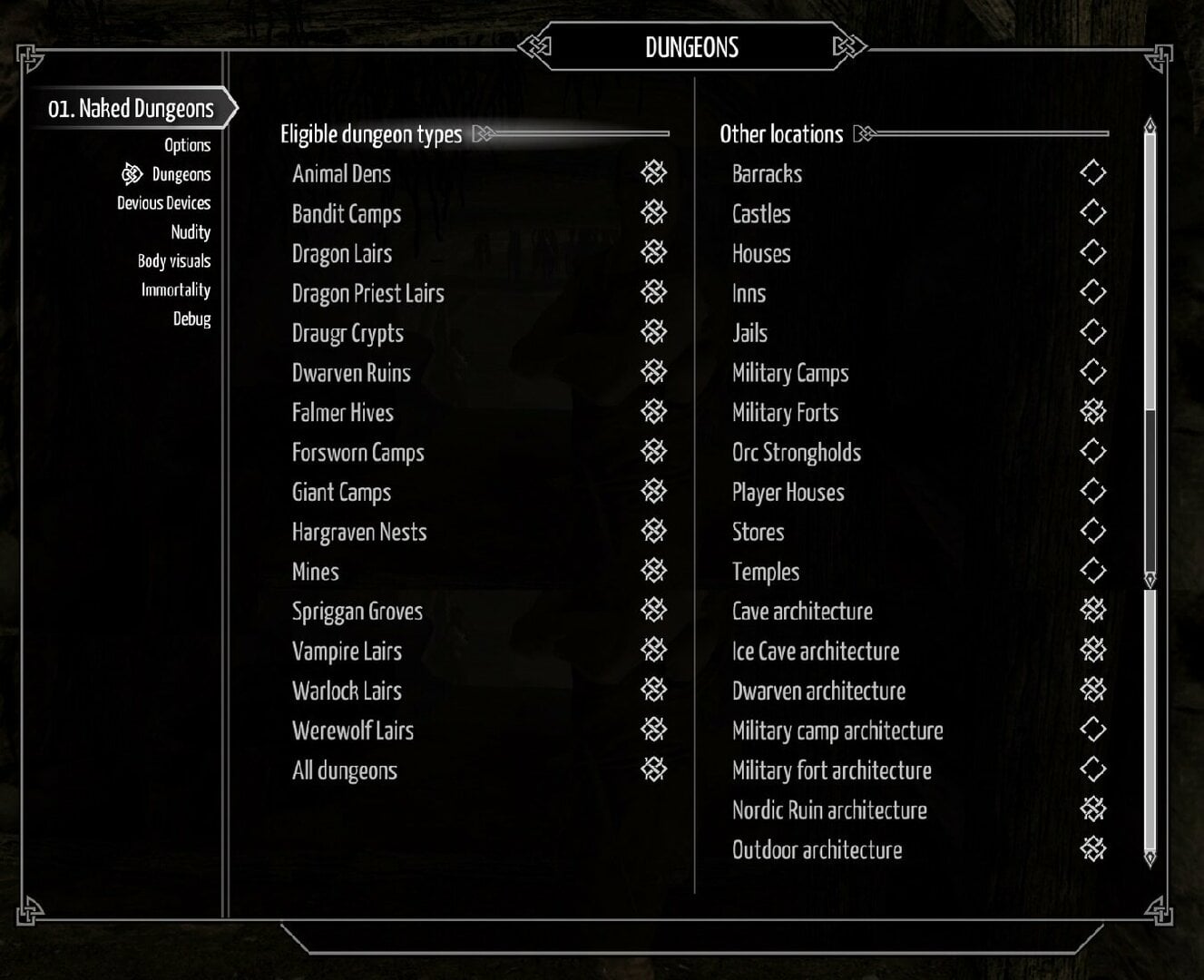Open the Dungeons page icon in sidebar
This screenshot has width=1204, height=980.
[x=132, y=173]
